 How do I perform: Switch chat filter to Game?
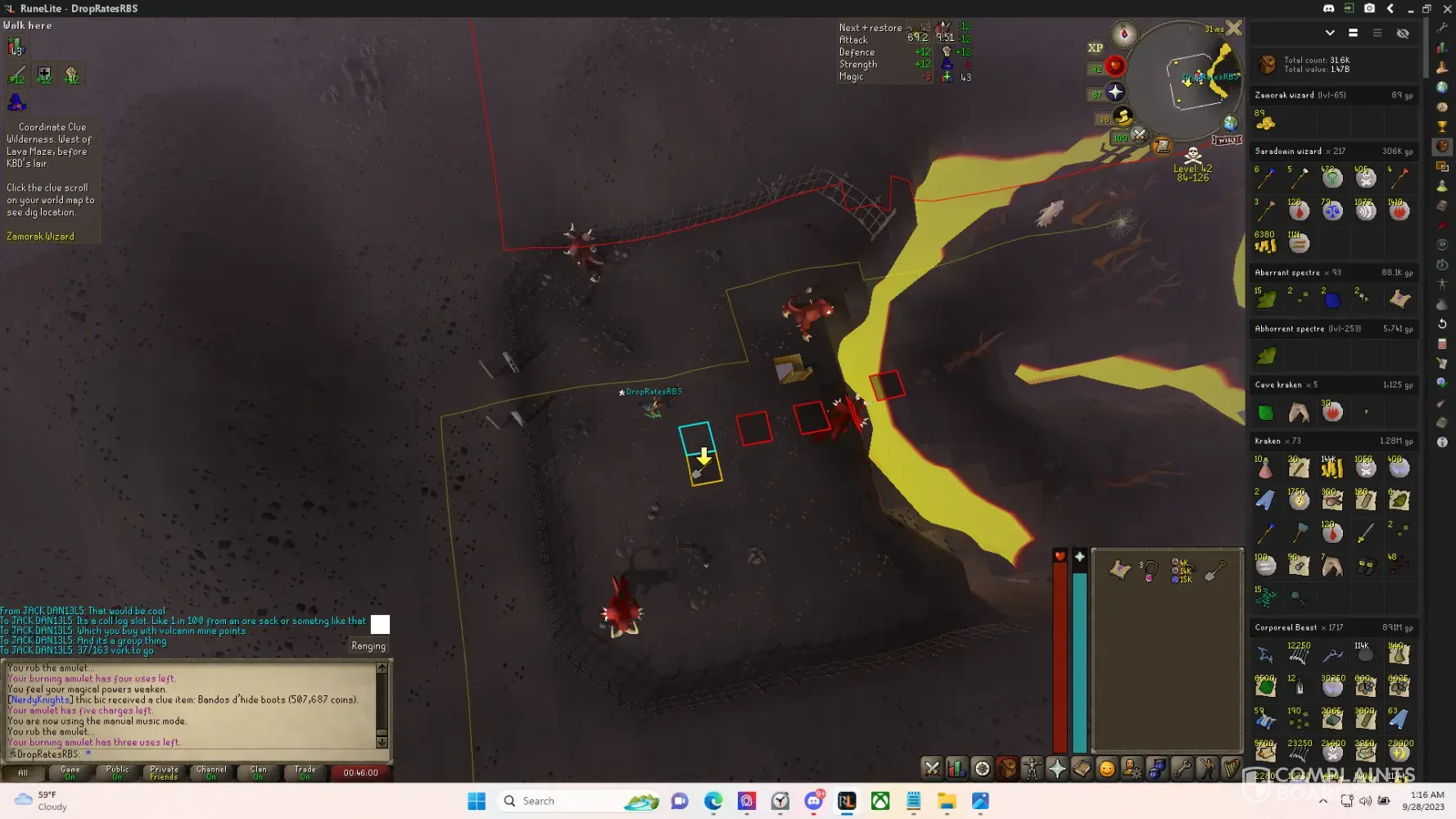(x=70, y=772)
